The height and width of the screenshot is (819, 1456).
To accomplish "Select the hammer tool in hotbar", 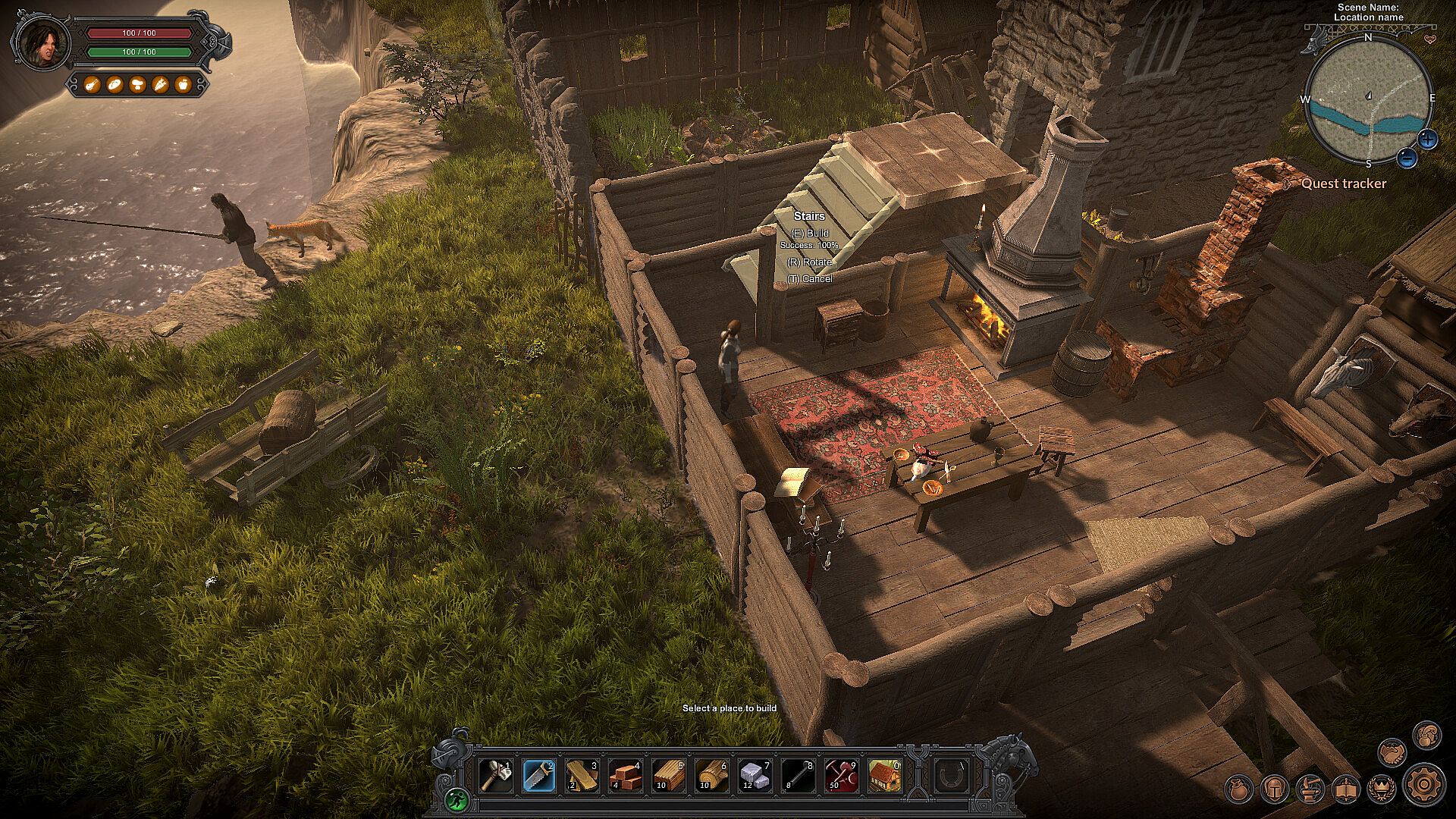I will [497, 776].
